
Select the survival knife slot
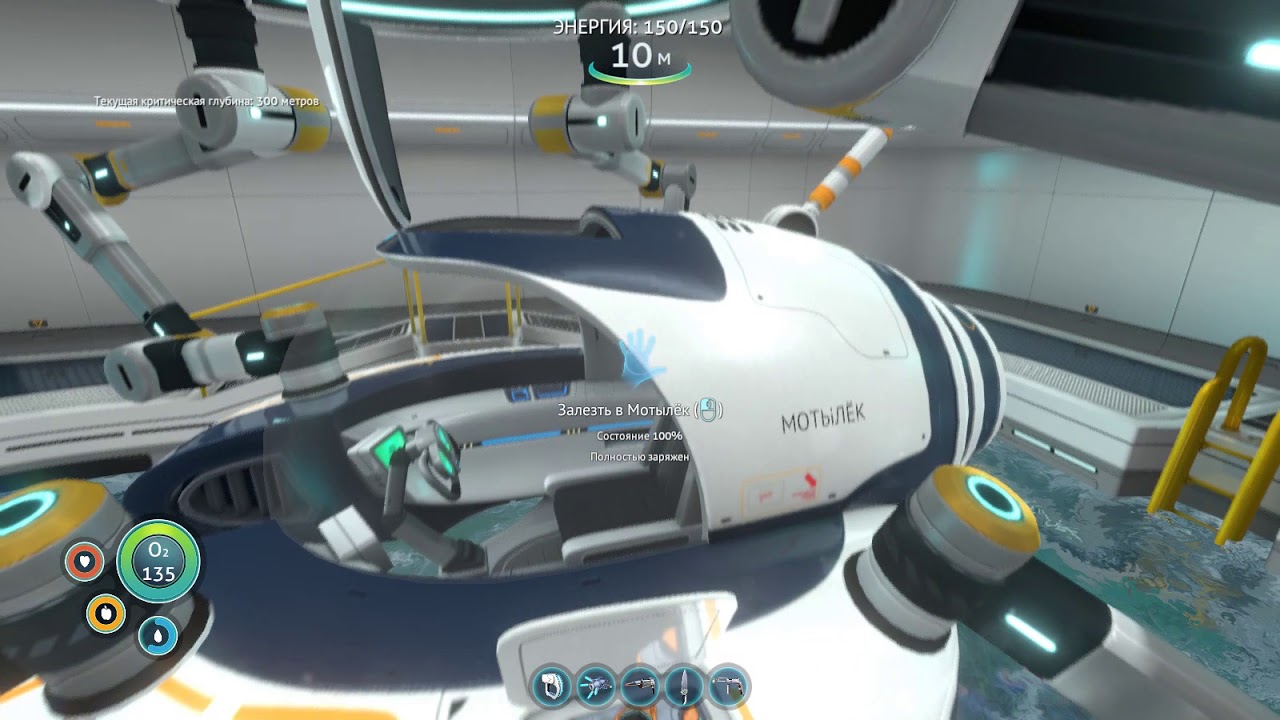pos(685,686)
